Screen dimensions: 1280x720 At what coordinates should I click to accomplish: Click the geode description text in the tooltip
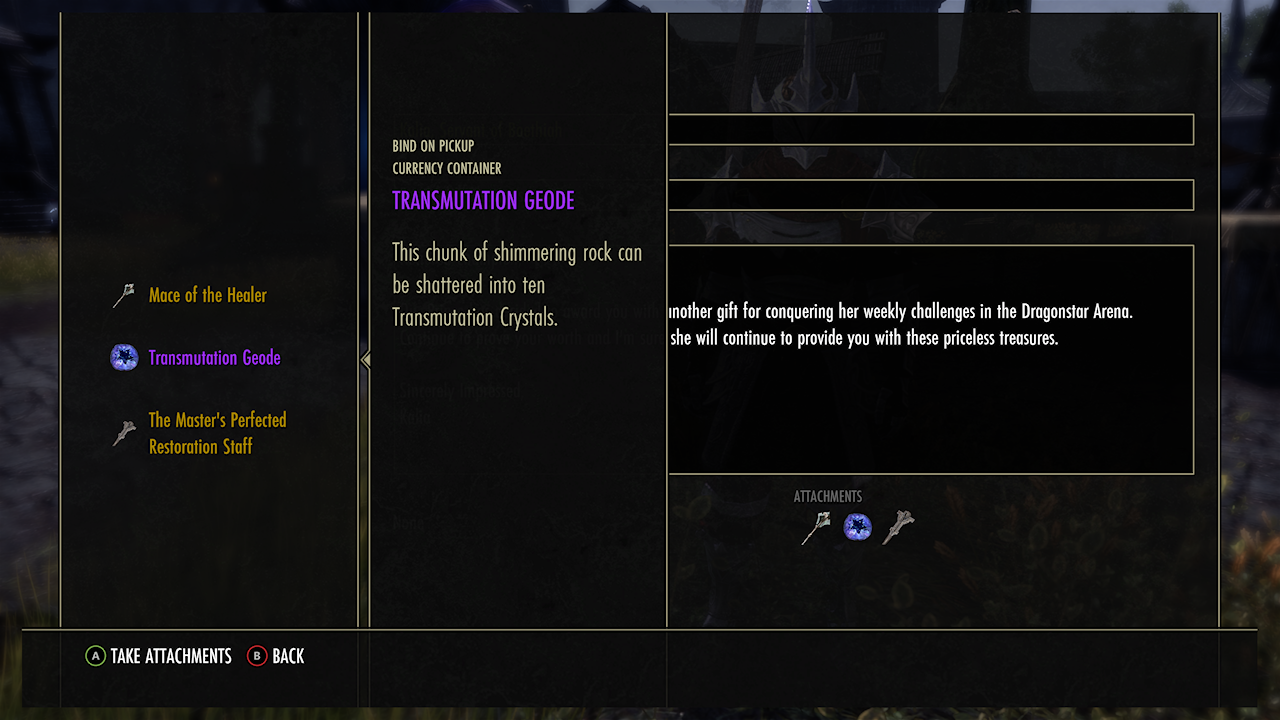517,284
